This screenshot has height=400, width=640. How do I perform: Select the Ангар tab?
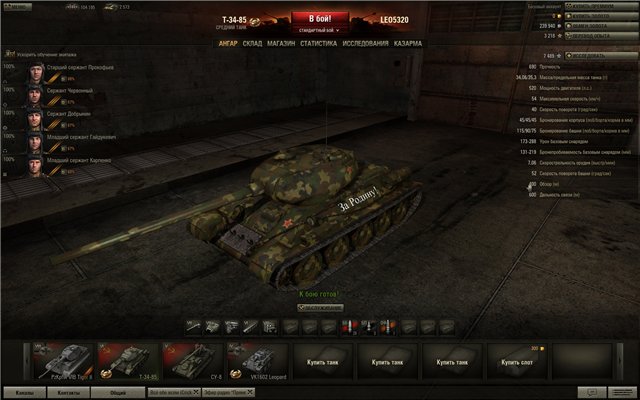228,44
